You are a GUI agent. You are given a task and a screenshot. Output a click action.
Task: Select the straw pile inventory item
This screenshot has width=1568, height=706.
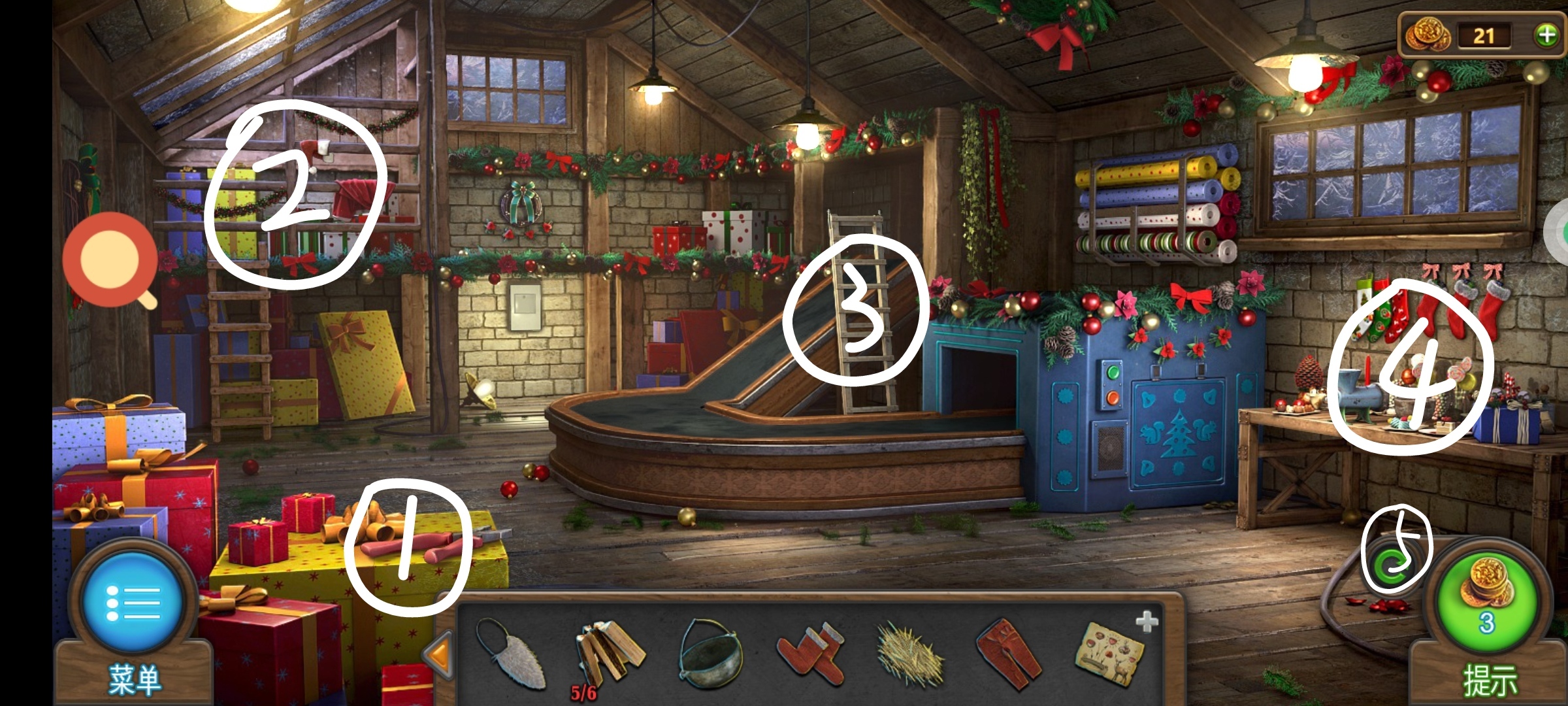(x=909, y=654)
